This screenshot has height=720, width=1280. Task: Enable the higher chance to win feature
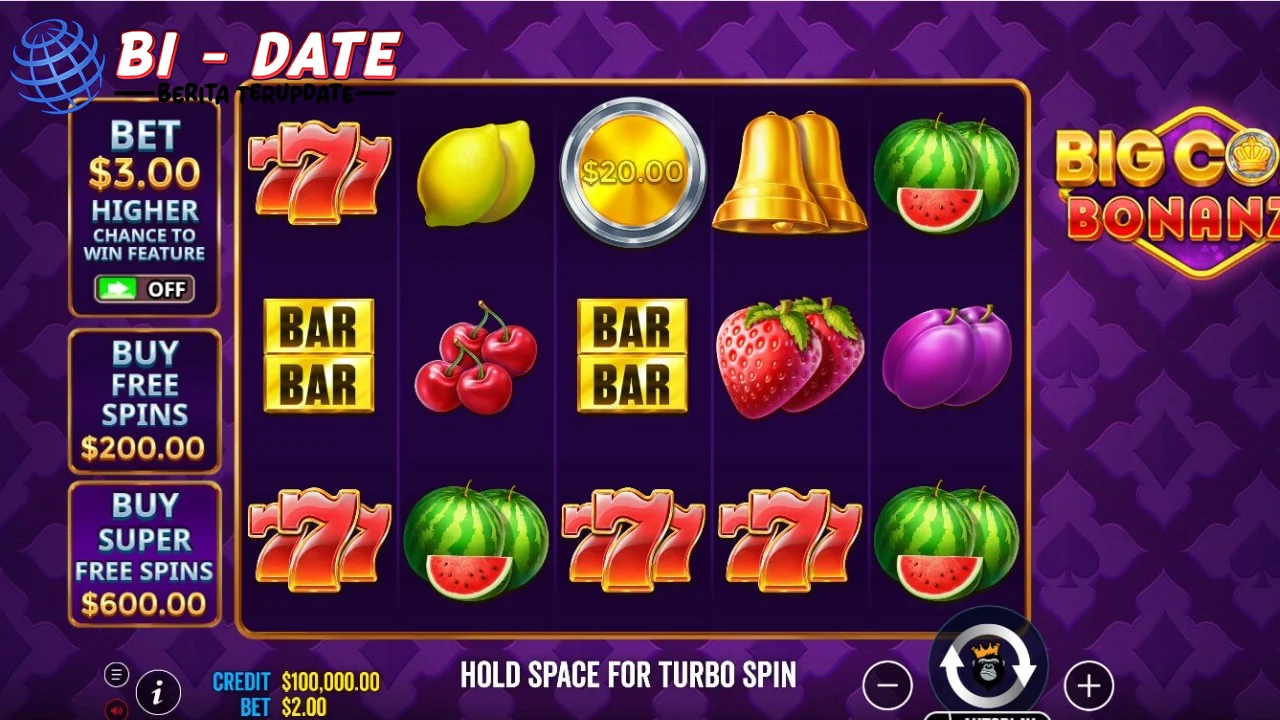click(x=145, y=289)
